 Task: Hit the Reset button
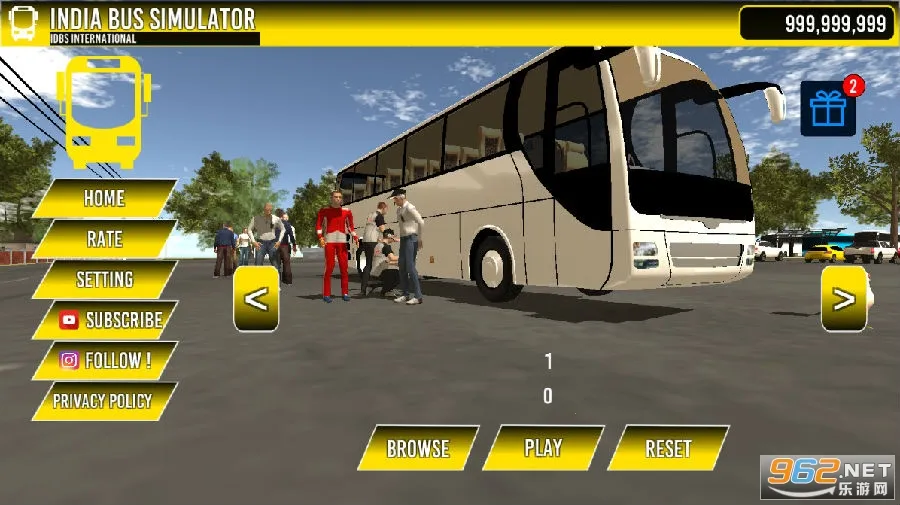[668, 448]
